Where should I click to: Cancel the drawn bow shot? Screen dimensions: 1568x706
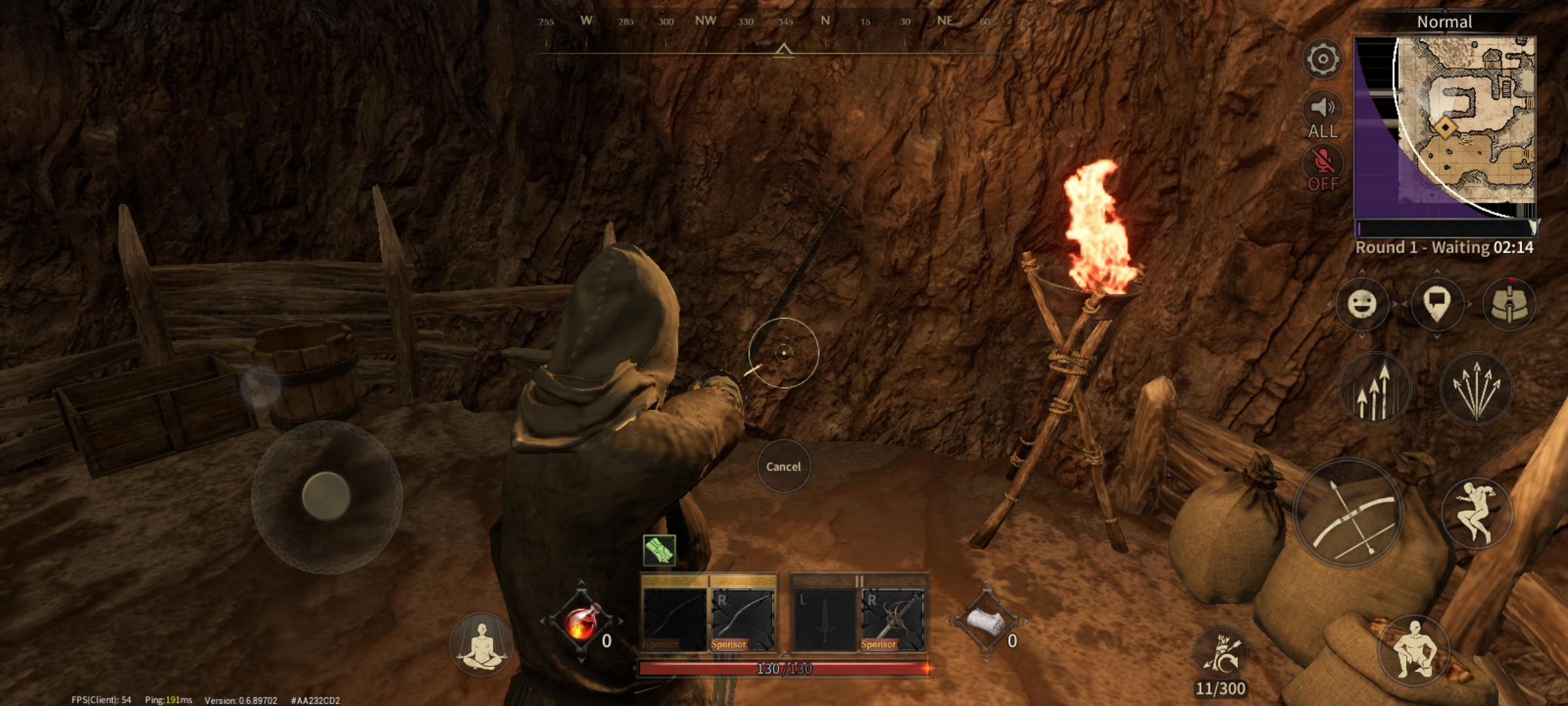click(x=783, y=466)
